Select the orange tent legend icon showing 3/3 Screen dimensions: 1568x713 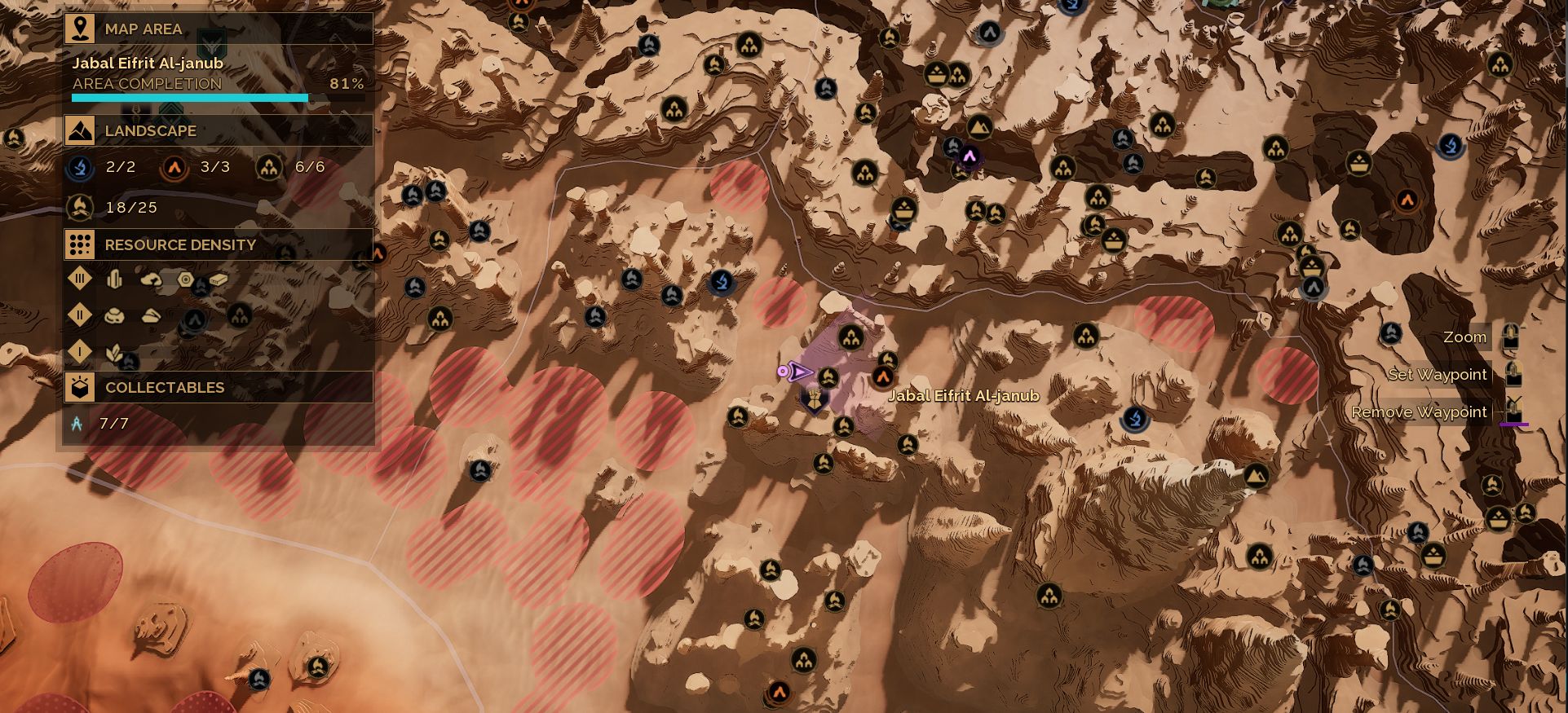174,168
